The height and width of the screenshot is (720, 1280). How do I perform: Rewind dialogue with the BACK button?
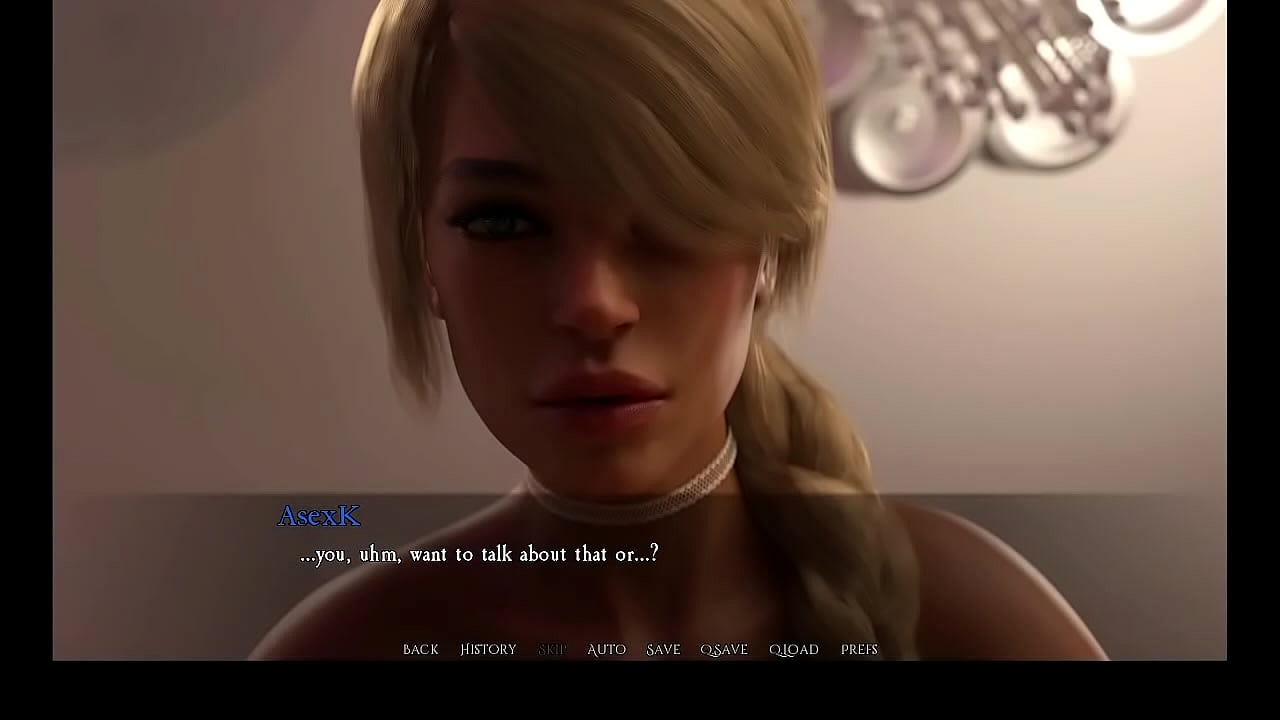click(x=419, y=649)
